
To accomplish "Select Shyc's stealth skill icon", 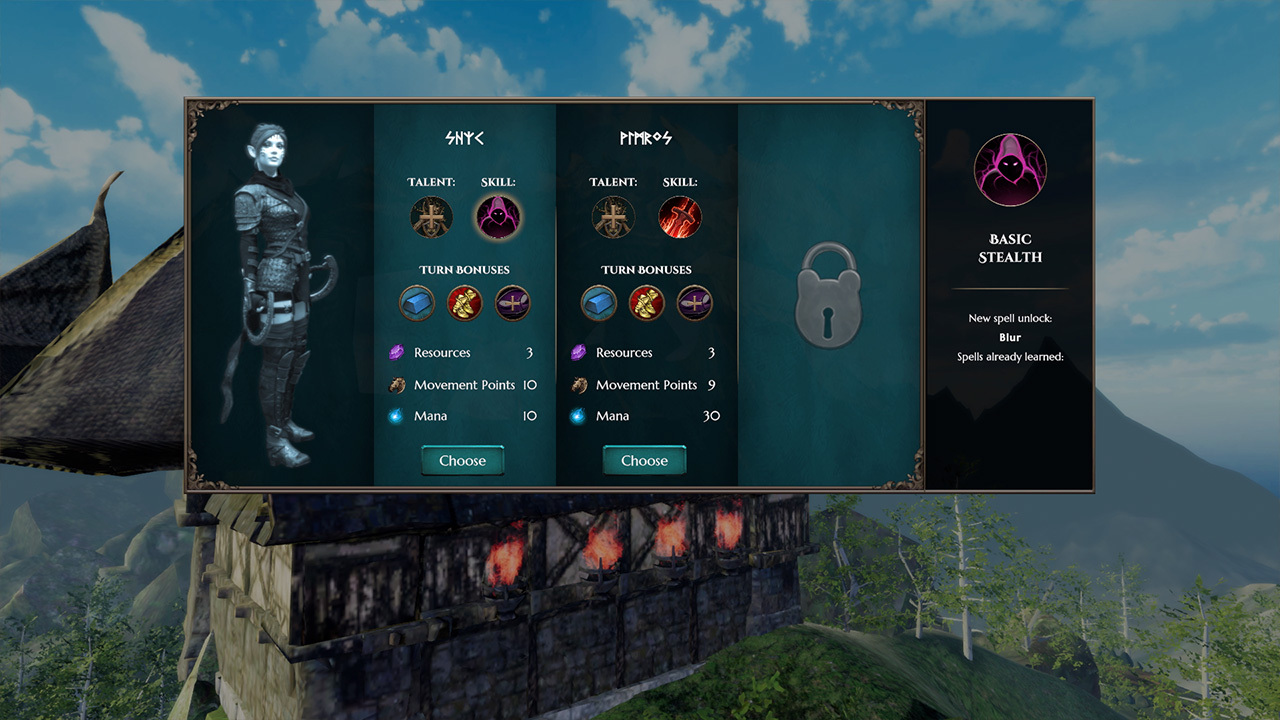I will 499,216.
